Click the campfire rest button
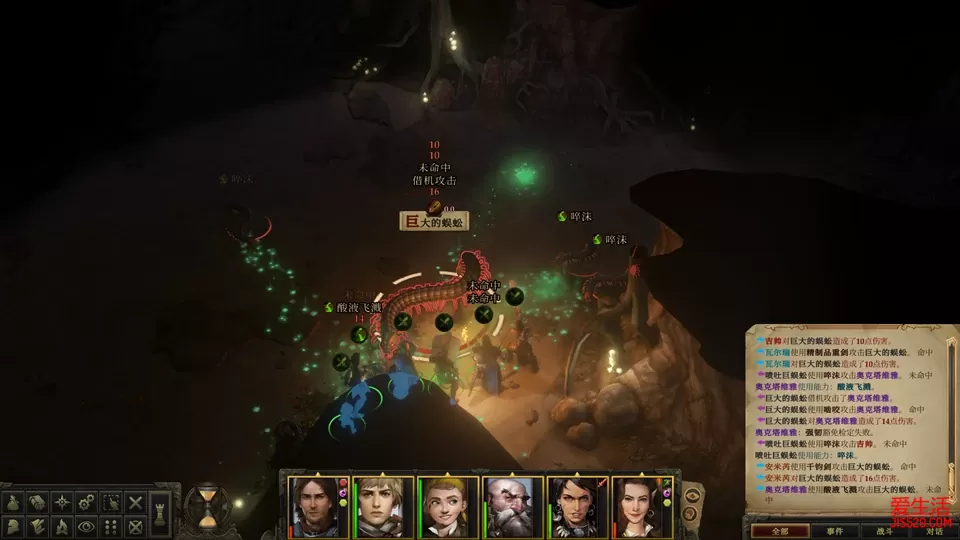Viewport: 960px width, 540px height. (x=63, y=526)
